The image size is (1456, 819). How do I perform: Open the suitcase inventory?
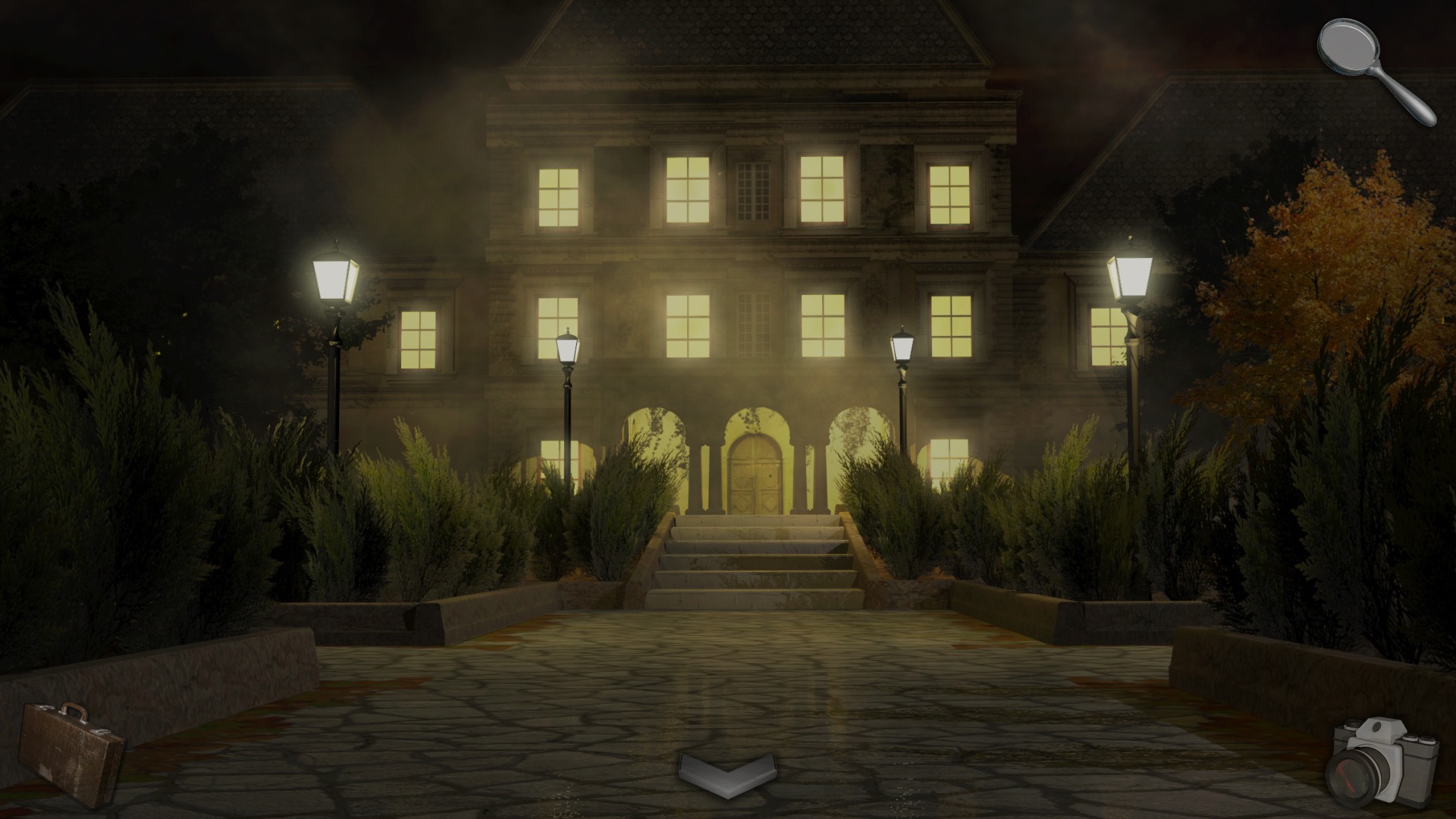pyautogui.click(x=72, y=751)
